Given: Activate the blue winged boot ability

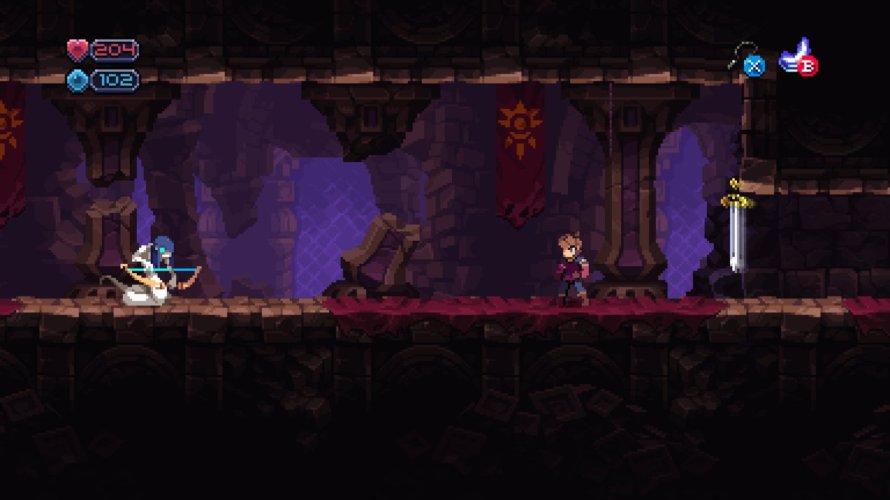Looking at the screenshot, I should pos(797,56).
